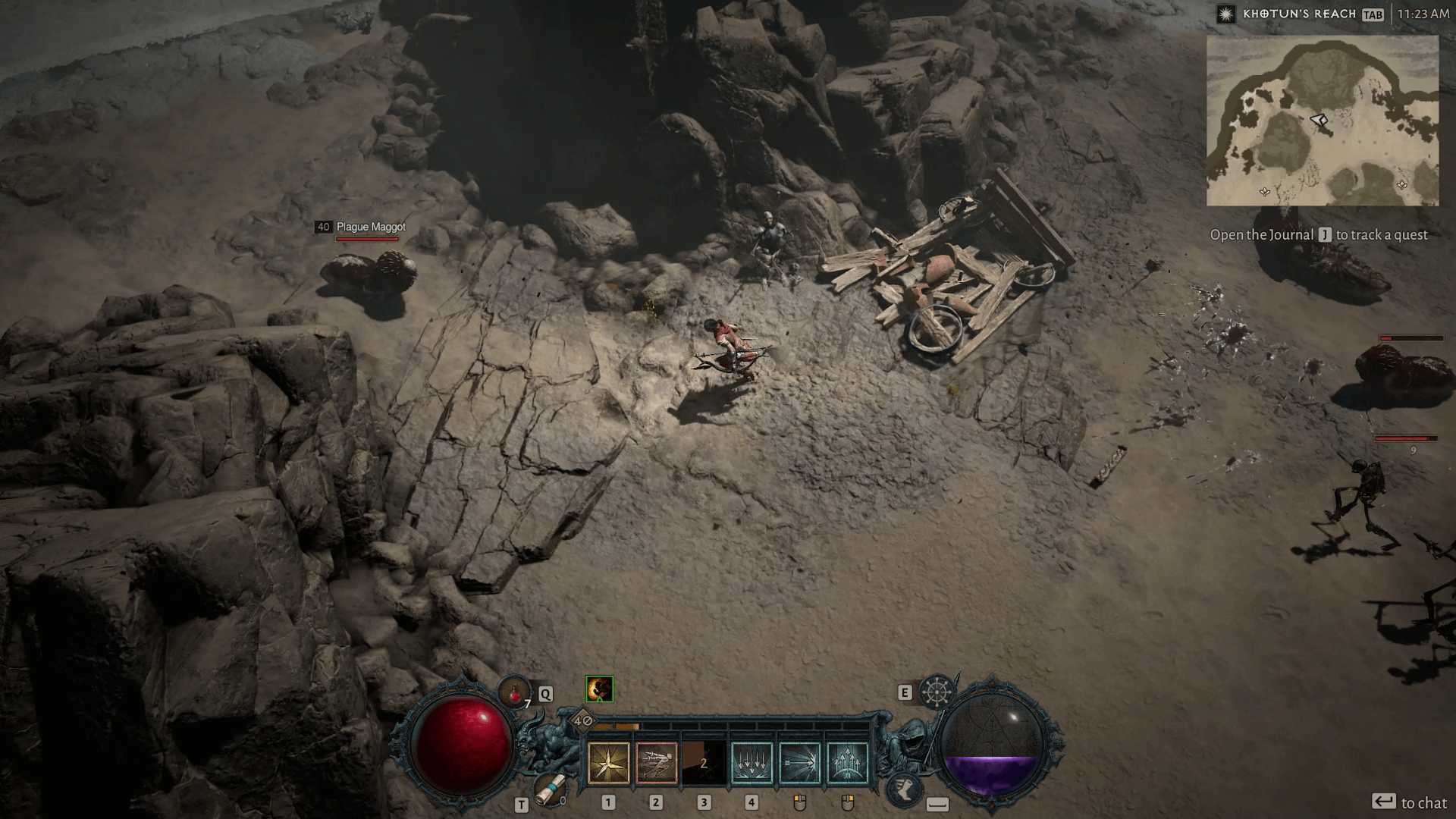Image resolution: width=1456 pixels, height=819 pixels.
Task: Activate the four-pointed star skill
Action: point(608,762)
